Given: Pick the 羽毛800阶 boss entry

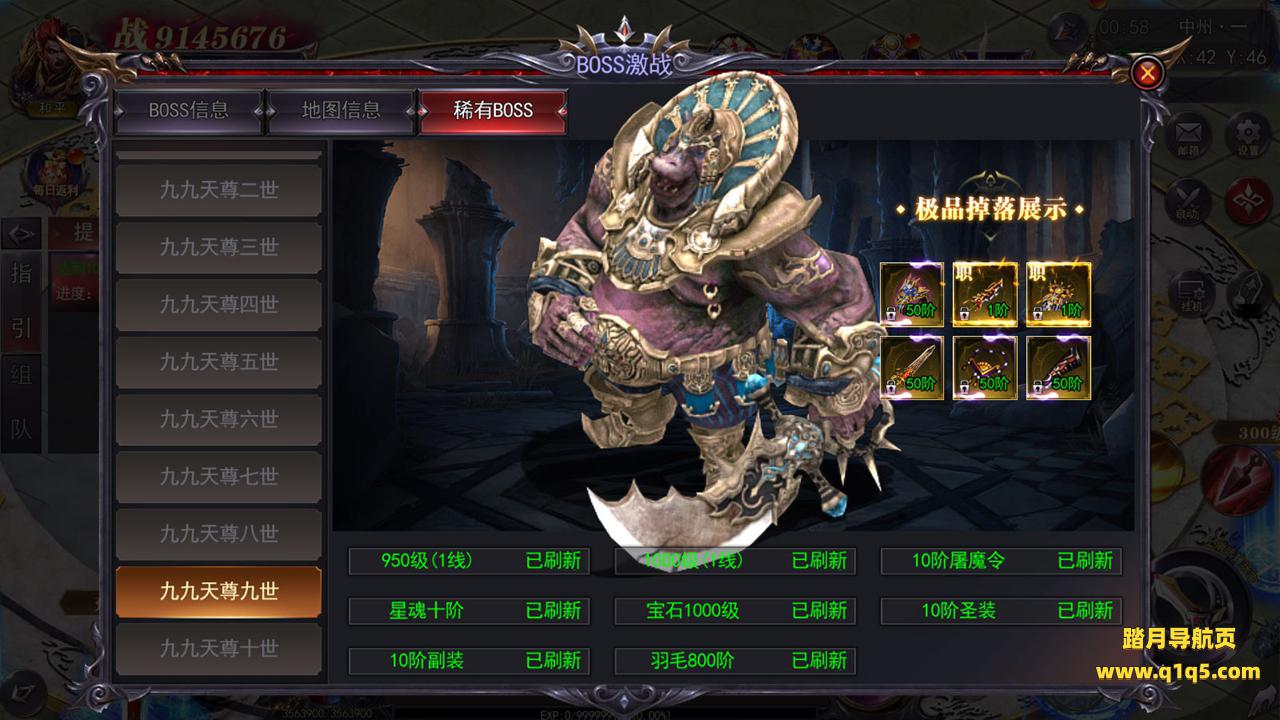Looking at the screenshot, I should coord(735,660).
